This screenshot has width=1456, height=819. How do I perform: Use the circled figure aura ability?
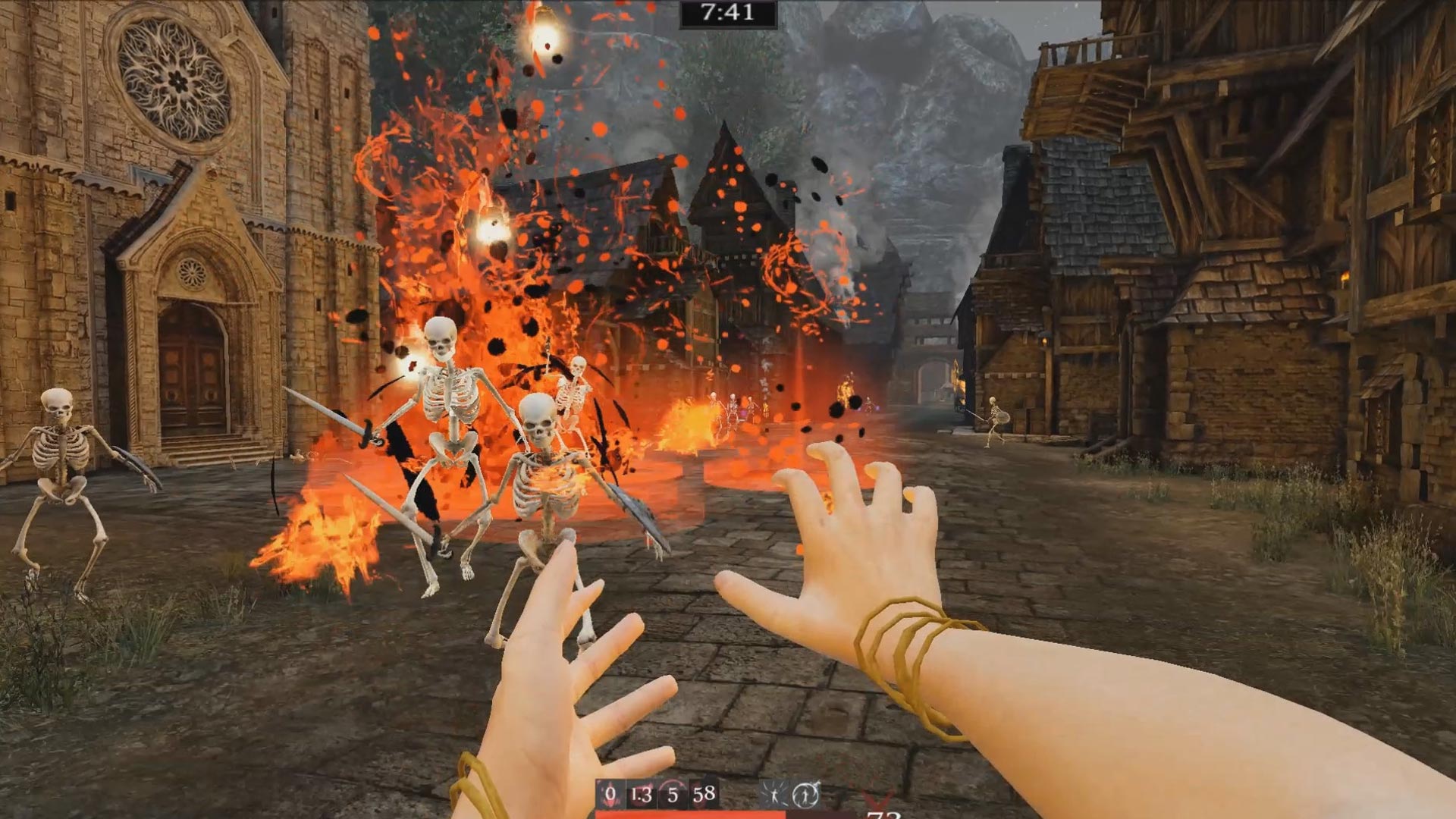(x=805, y=795)
